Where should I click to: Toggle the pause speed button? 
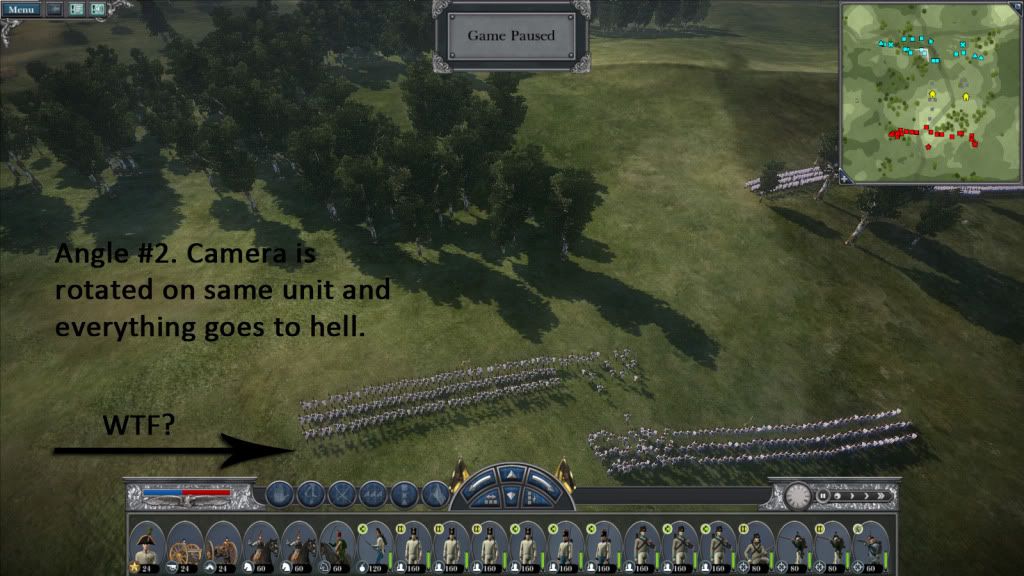click(823, 495)
